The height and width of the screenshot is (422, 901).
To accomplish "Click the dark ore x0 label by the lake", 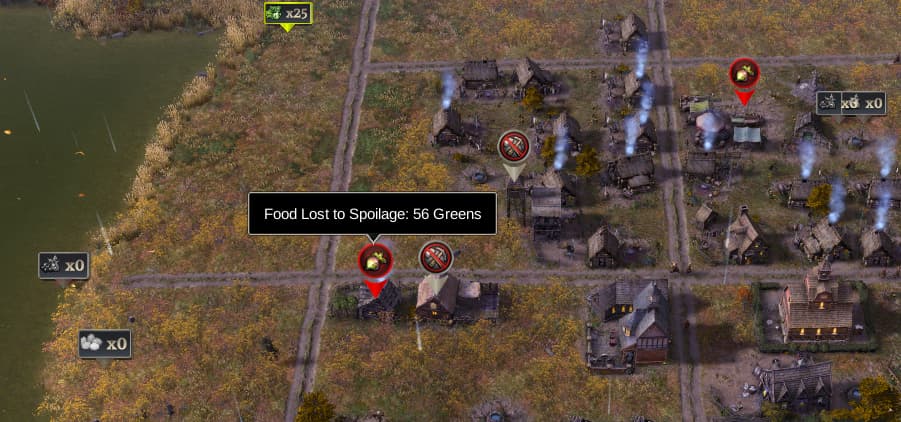I will pos(64,265).
